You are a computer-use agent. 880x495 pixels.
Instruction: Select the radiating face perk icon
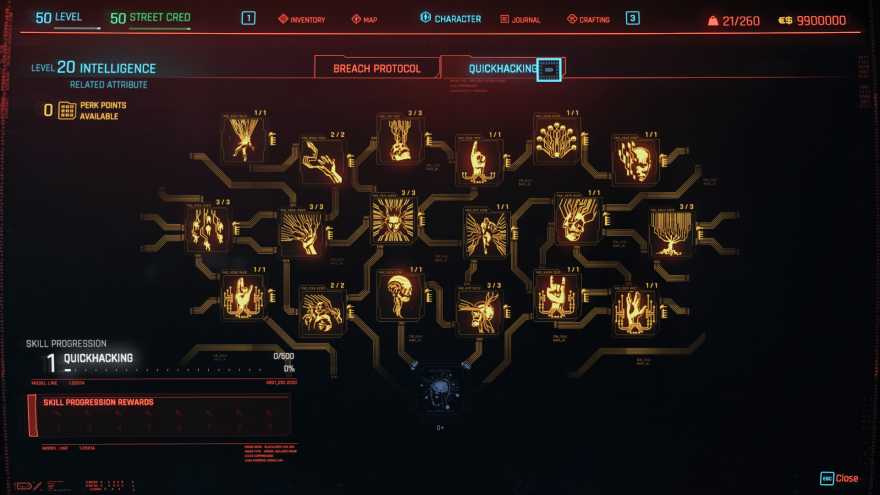393,219
